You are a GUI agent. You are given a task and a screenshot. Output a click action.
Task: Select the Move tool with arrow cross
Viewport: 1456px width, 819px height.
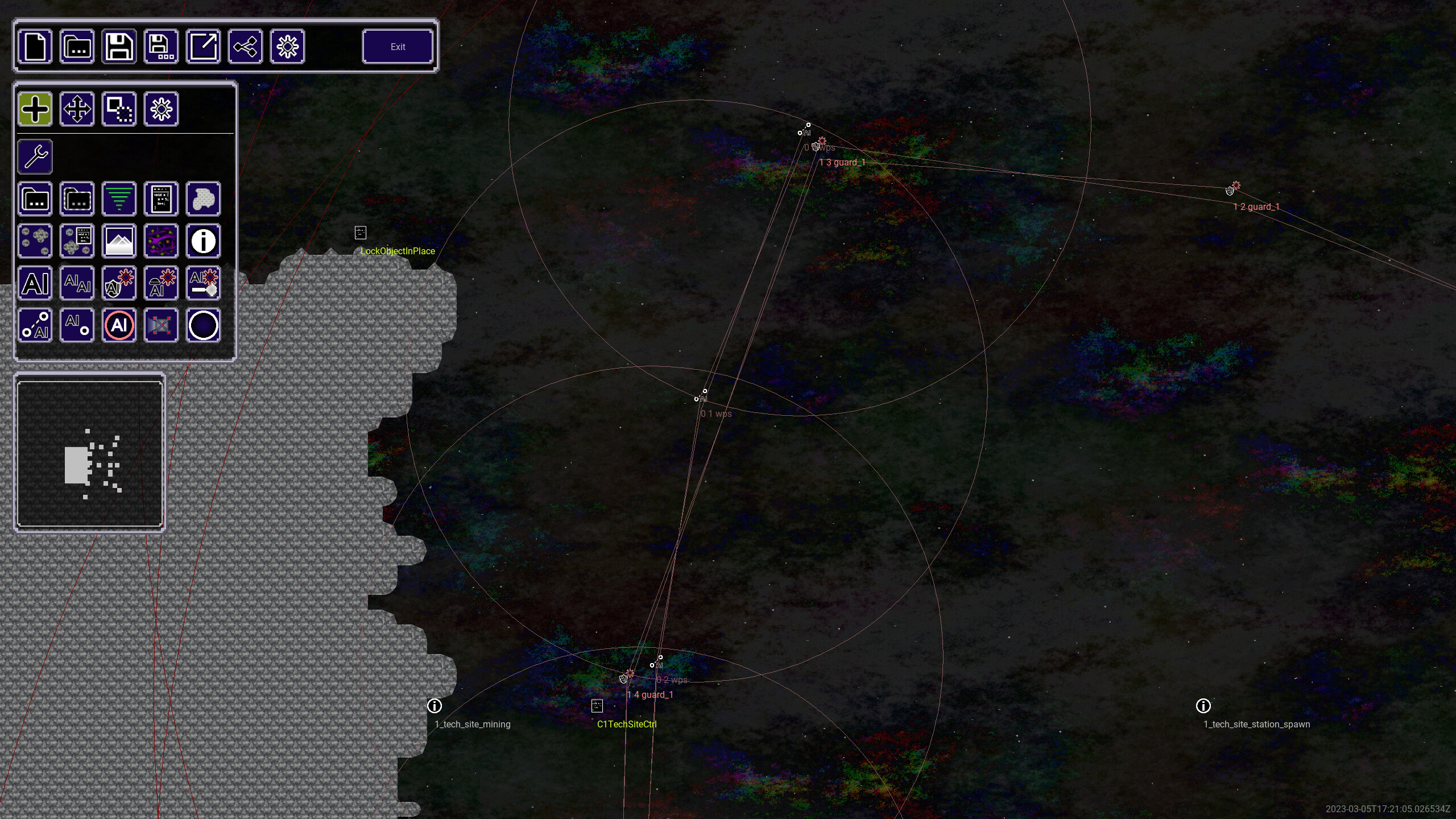click(77, 108)
